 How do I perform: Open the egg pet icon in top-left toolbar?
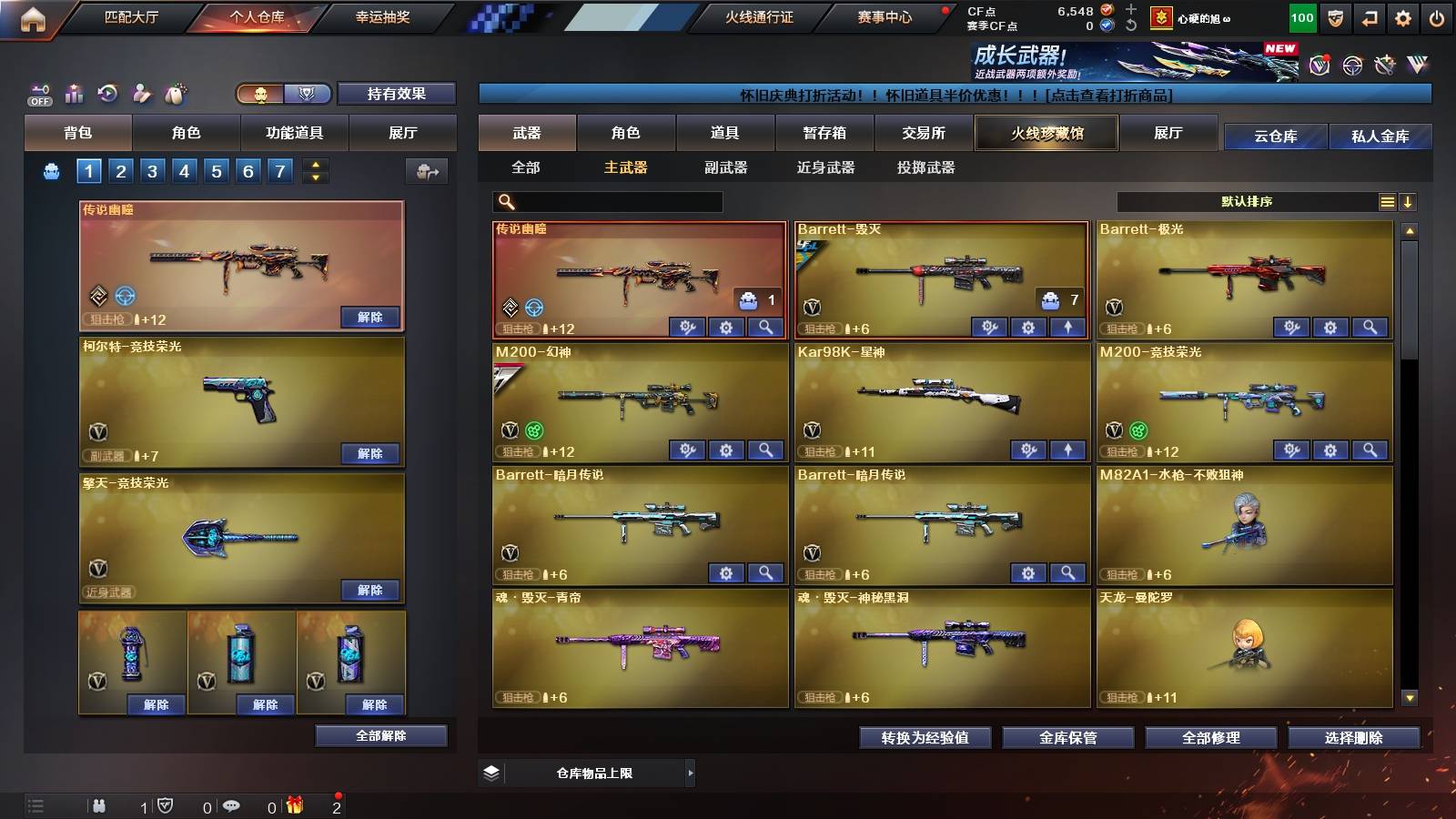pos(175,92)
